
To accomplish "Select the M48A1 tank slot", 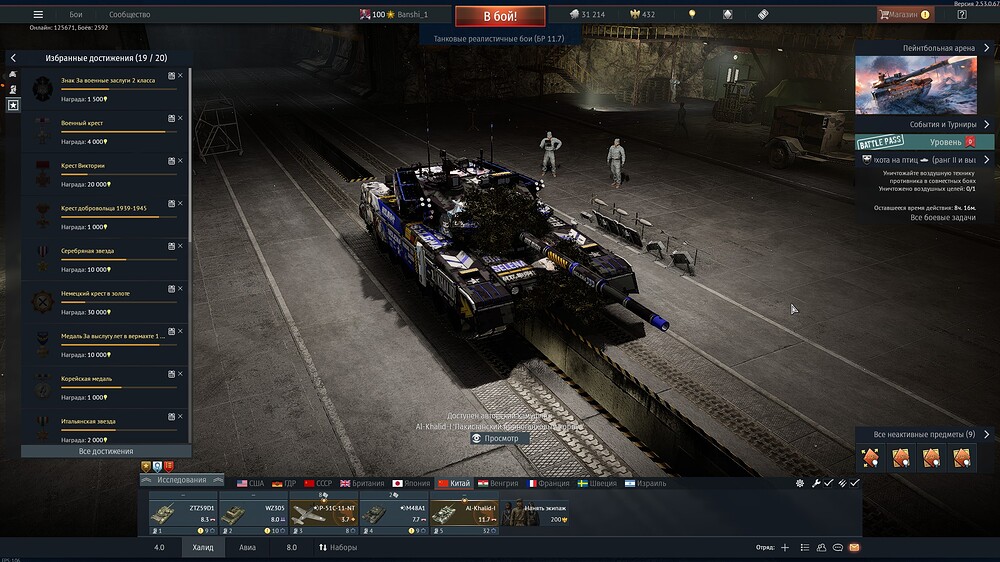I will 393,513.
